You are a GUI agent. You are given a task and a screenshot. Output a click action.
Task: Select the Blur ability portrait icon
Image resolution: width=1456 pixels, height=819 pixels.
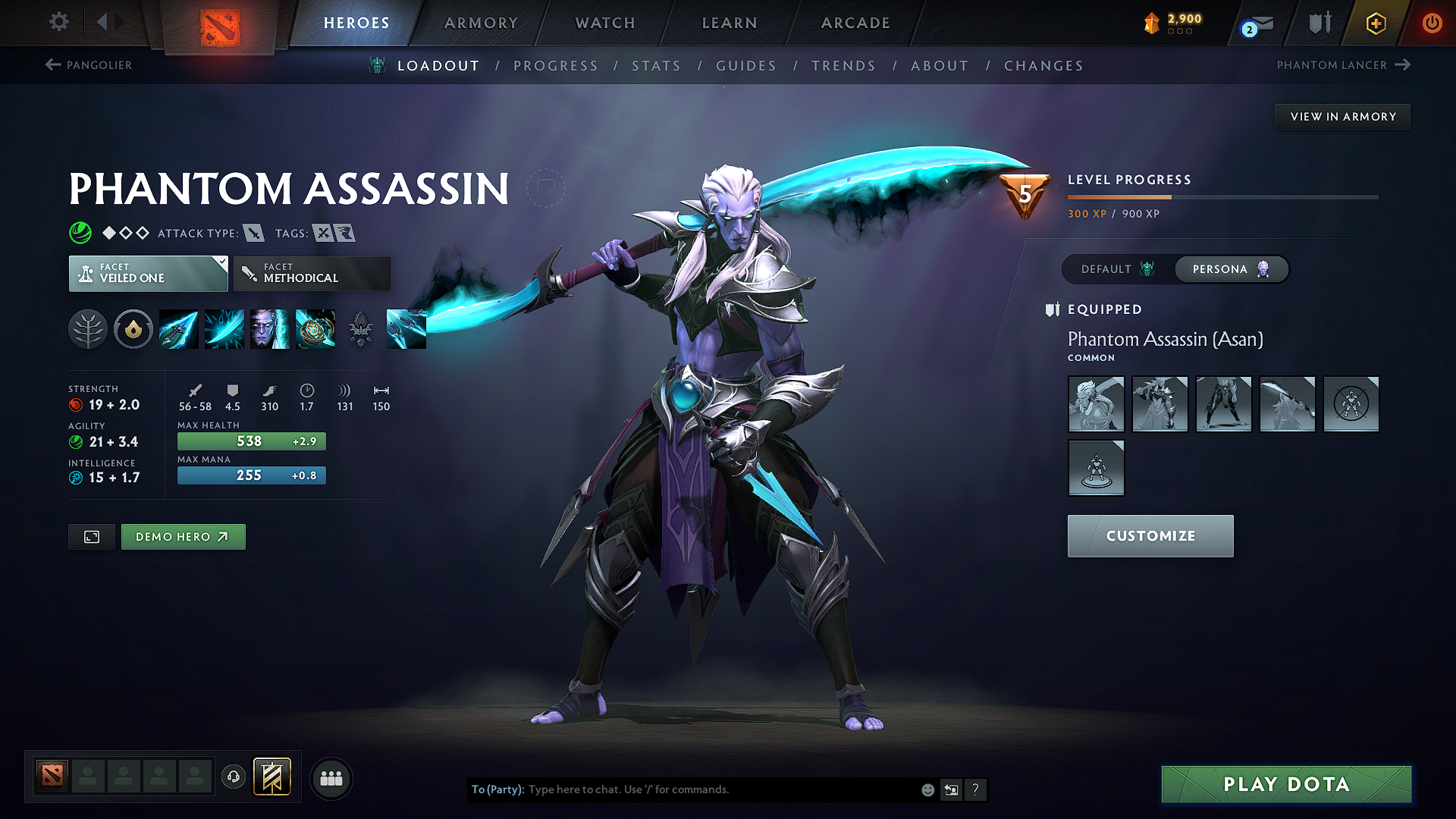[270, 329]
